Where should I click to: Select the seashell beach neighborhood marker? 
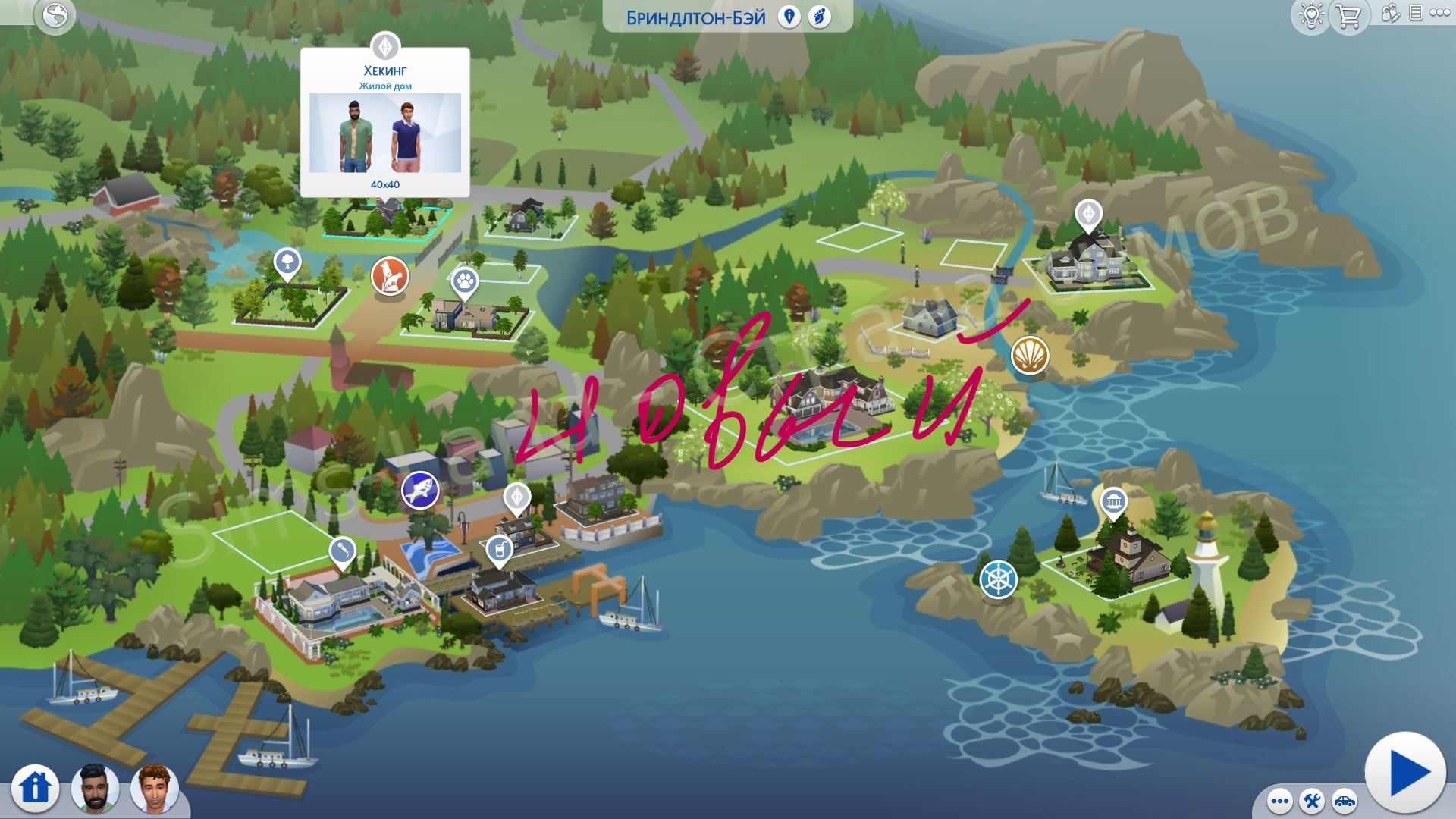1030,354
